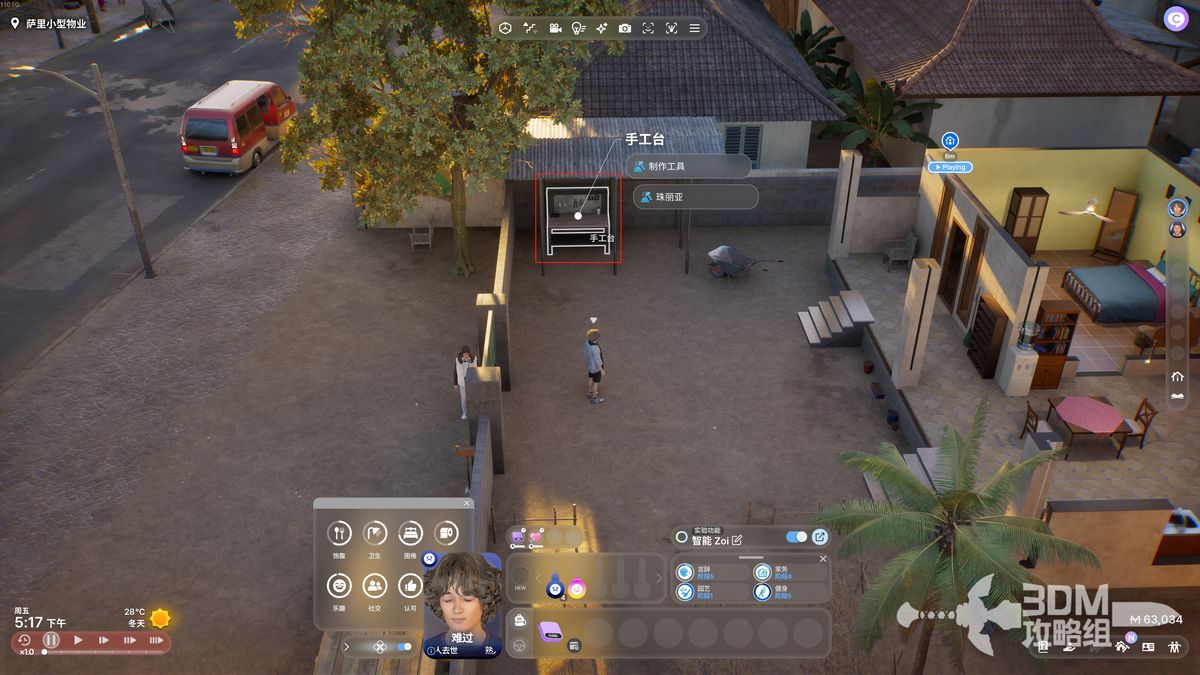This screenshot has width=1200, height=675.
Task: Click the 认可 recognition need icon
Action: click(x=410, y=585)
